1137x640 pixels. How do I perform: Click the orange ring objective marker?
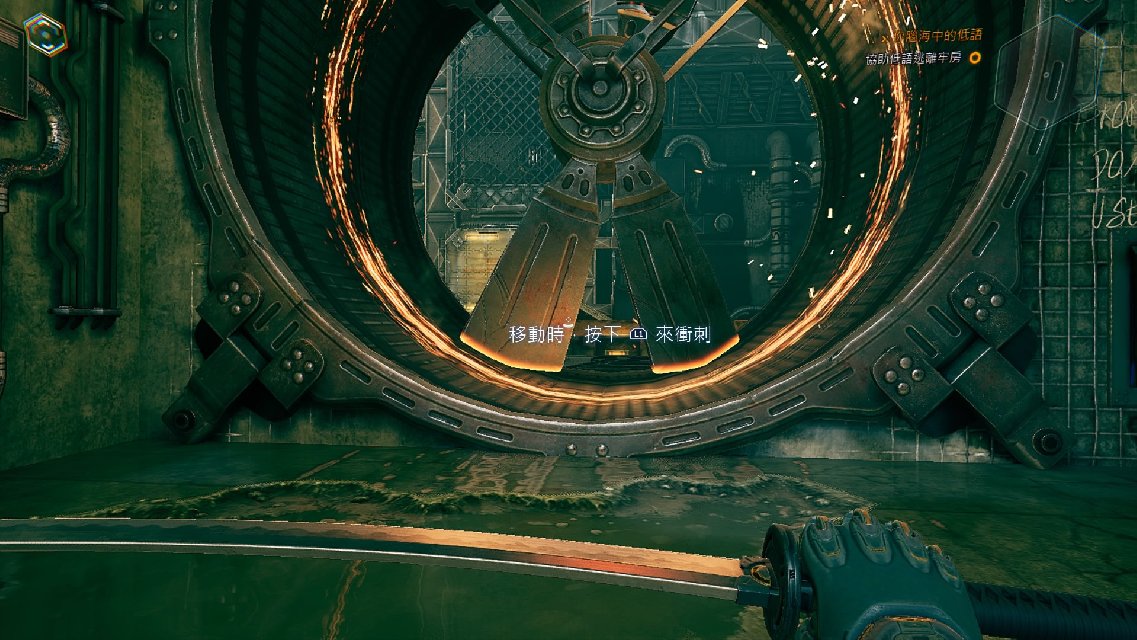point(975,58)
